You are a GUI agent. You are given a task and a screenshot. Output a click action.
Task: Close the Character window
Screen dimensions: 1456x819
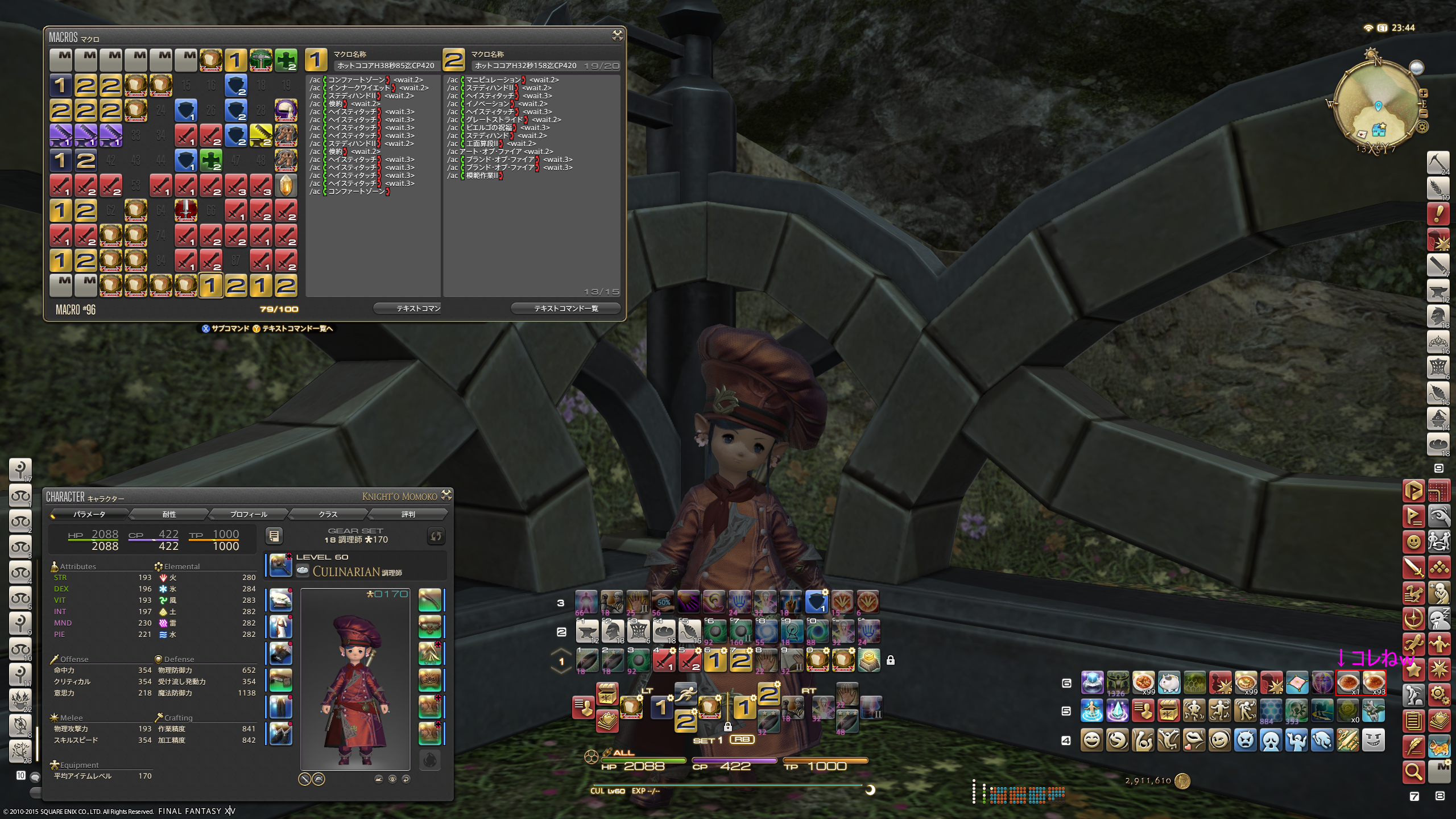click(446, 495)
